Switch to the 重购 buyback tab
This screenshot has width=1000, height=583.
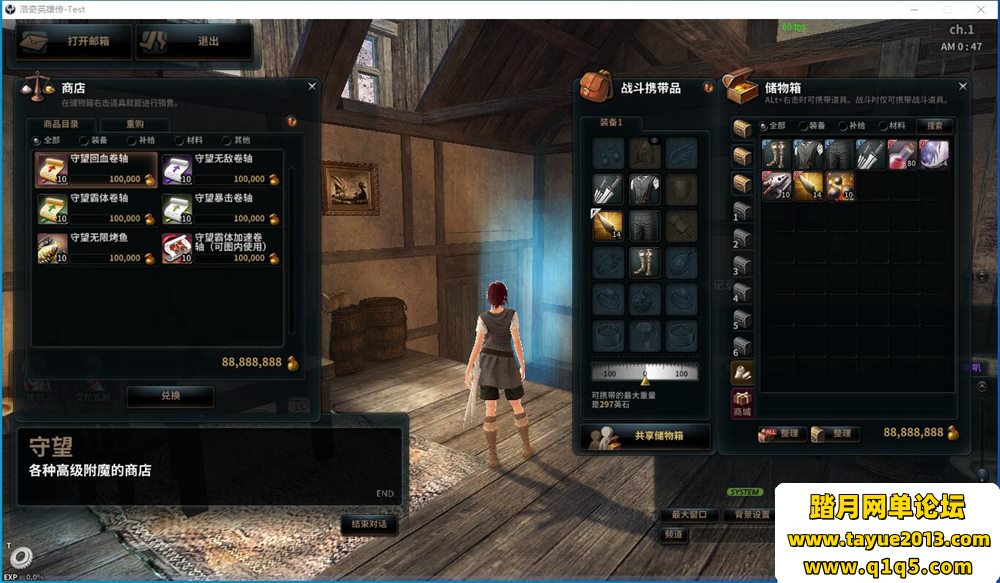135,124
